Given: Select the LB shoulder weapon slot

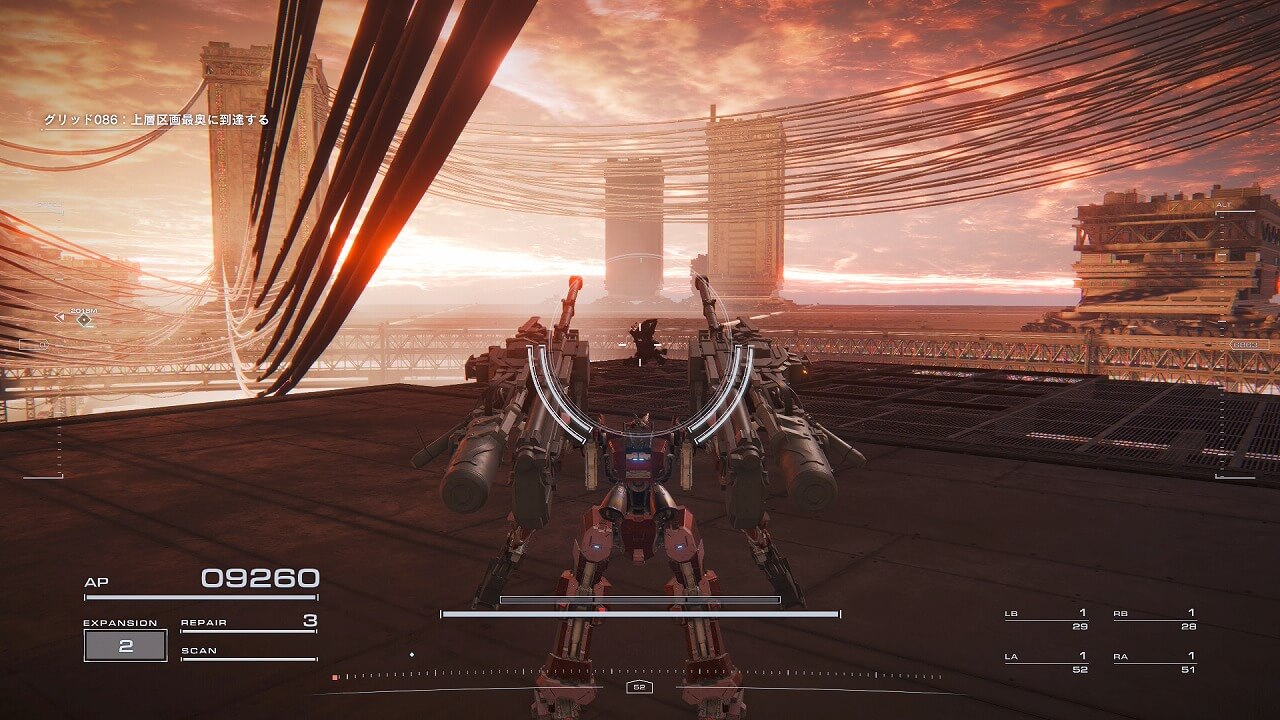Looking at the screenshot, I should point(1046,618).
